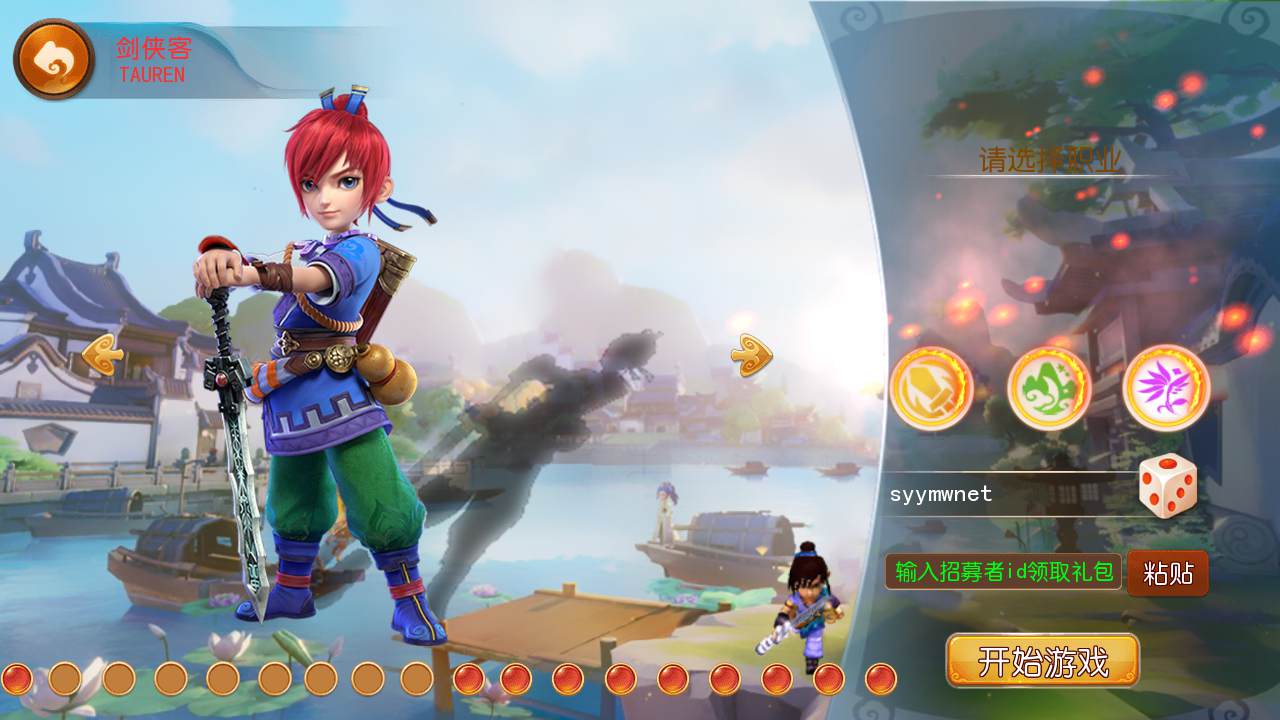
Task: Select the orange sword class icon
Action: pos(931,388)
